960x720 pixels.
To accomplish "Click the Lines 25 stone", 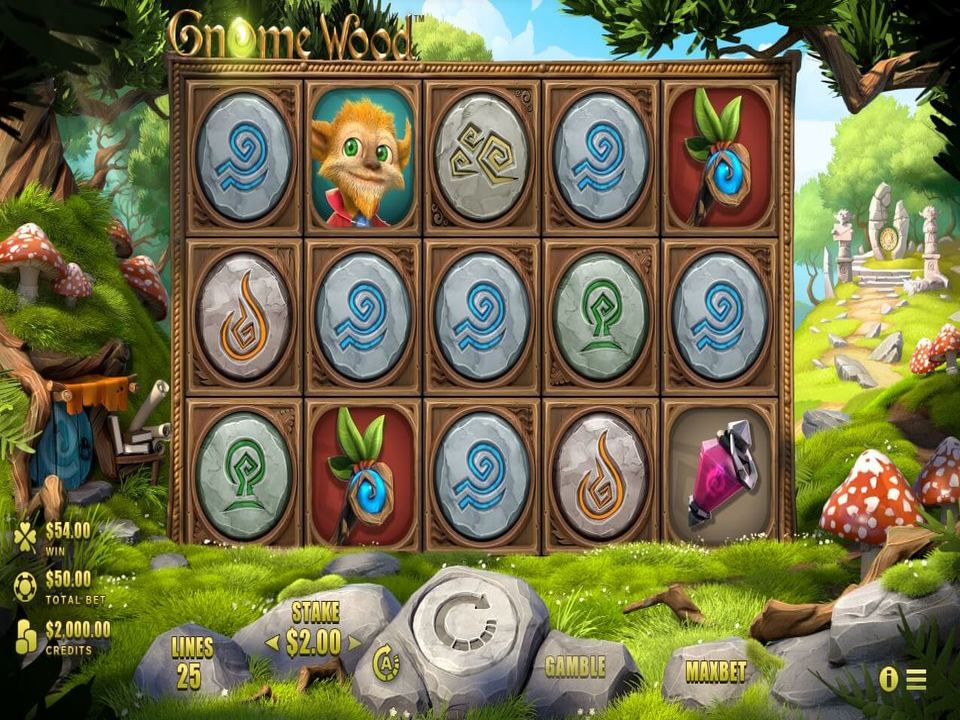I will coord(192,662).
